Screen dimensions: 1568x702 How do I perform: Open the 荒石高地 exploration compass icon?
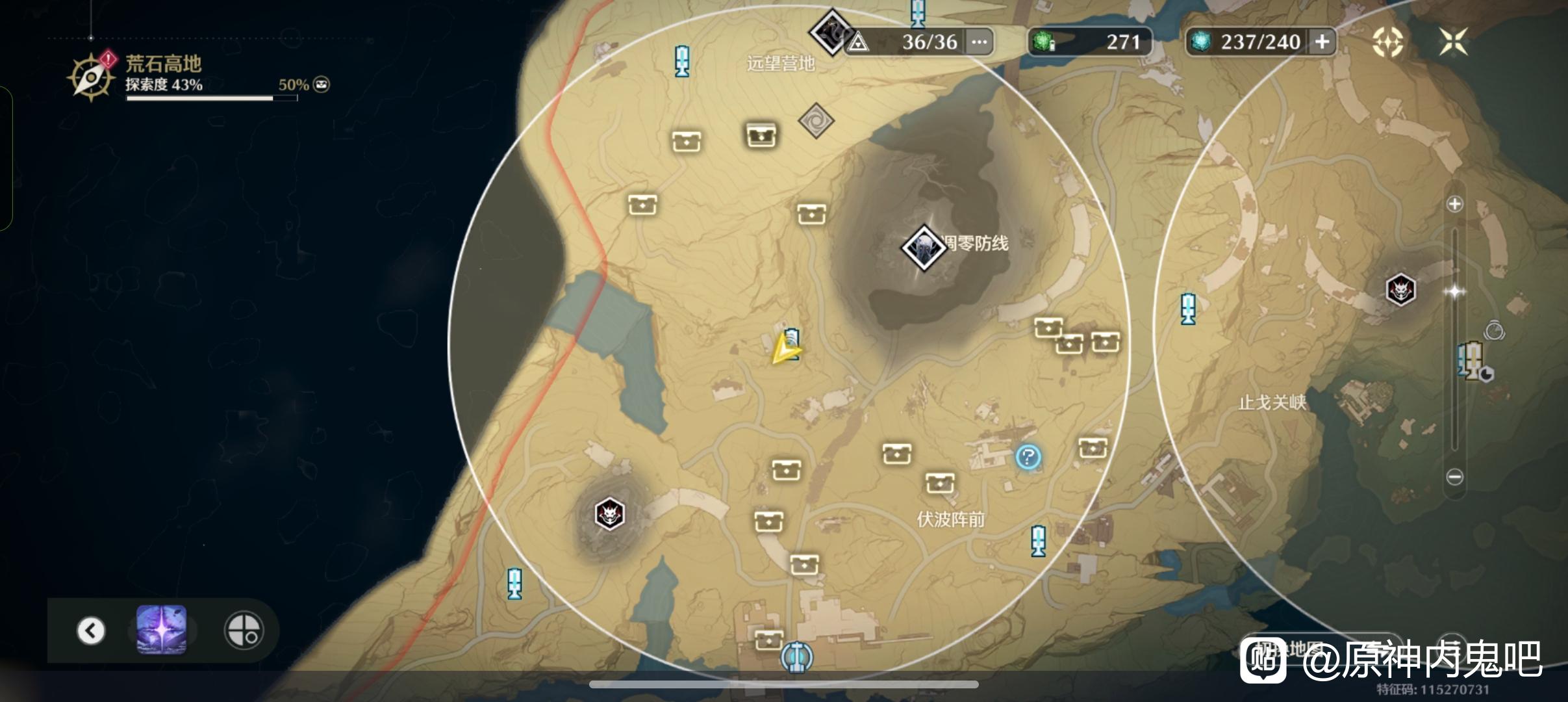tap(91, 77)
